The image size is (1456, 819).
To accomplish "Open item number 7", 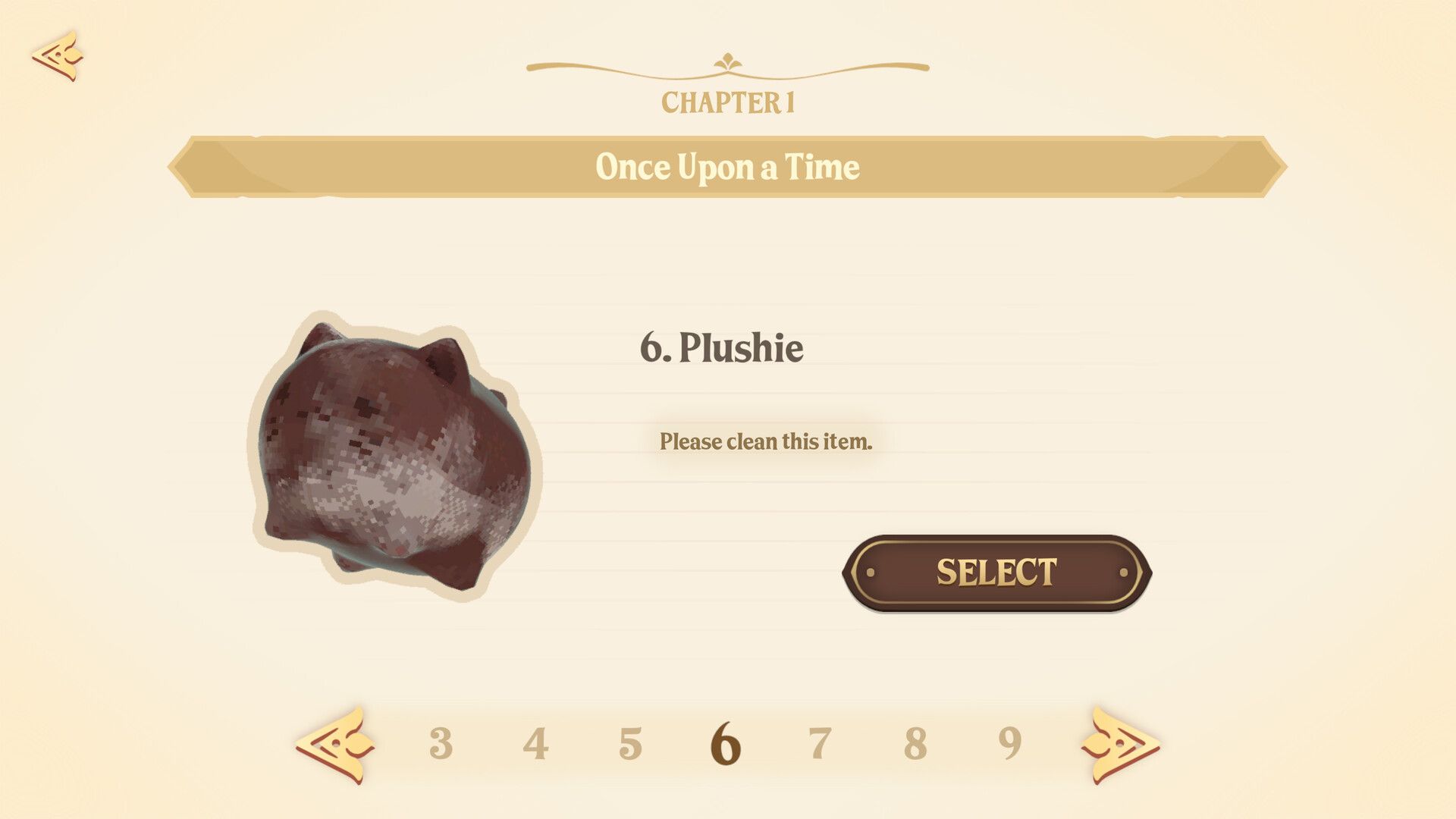I will point(820,744).
